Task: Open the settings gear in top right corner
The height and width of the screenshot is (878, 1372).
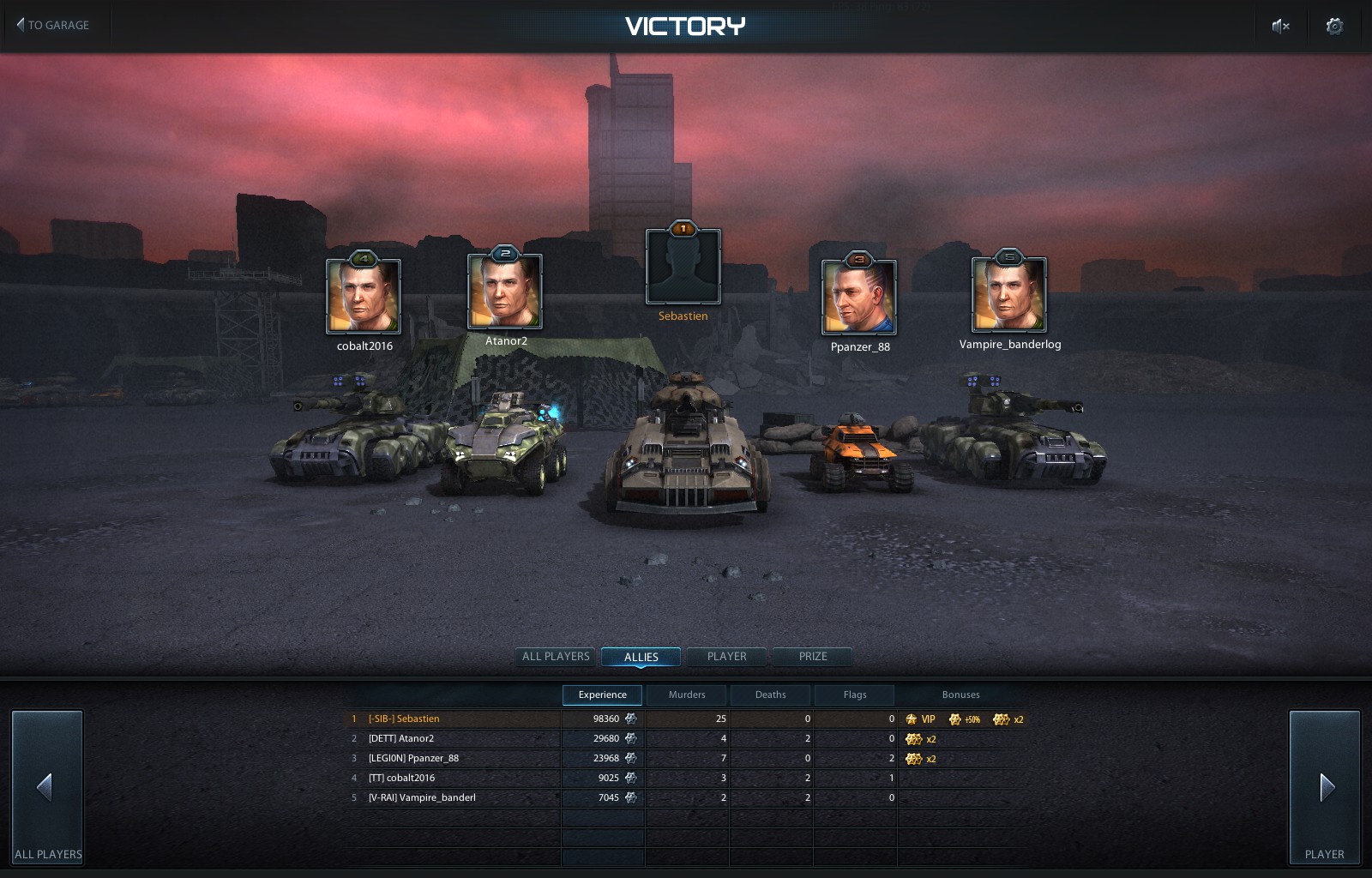Action: tap(1334, 27)
